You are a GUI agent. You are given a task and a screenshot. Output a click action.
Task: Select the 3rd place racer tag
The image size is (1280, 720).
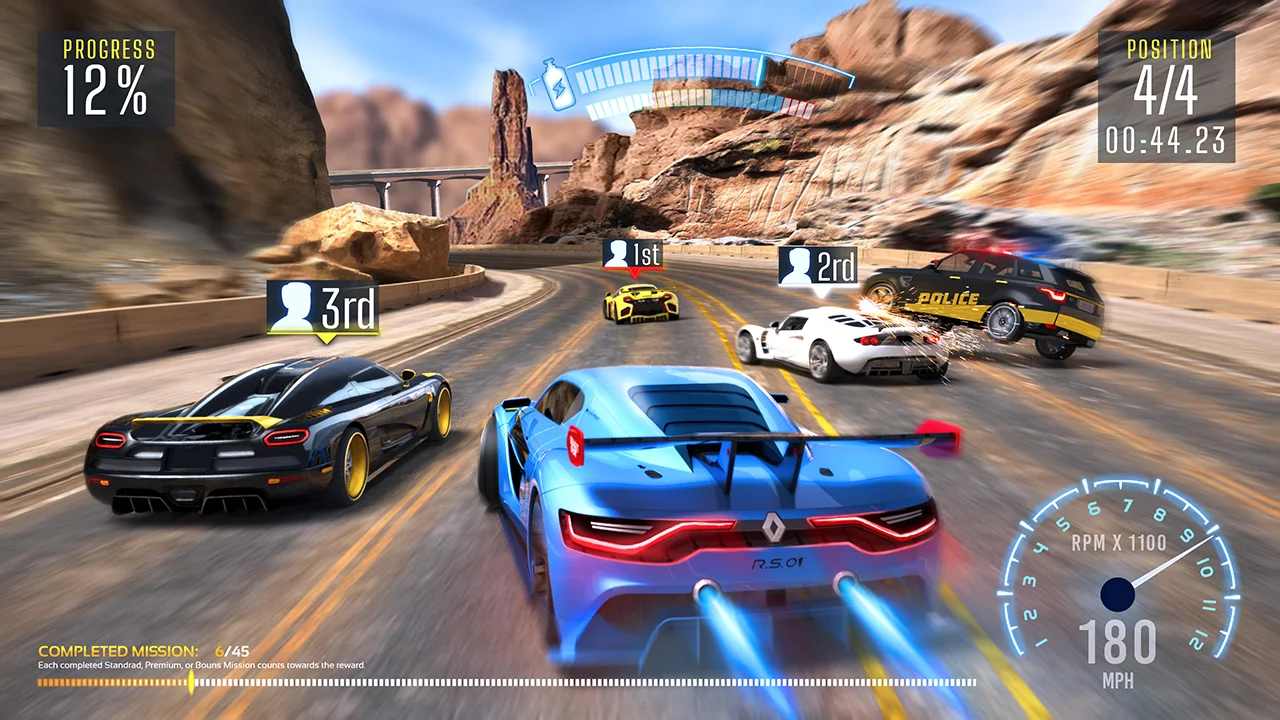coord(323,307)
